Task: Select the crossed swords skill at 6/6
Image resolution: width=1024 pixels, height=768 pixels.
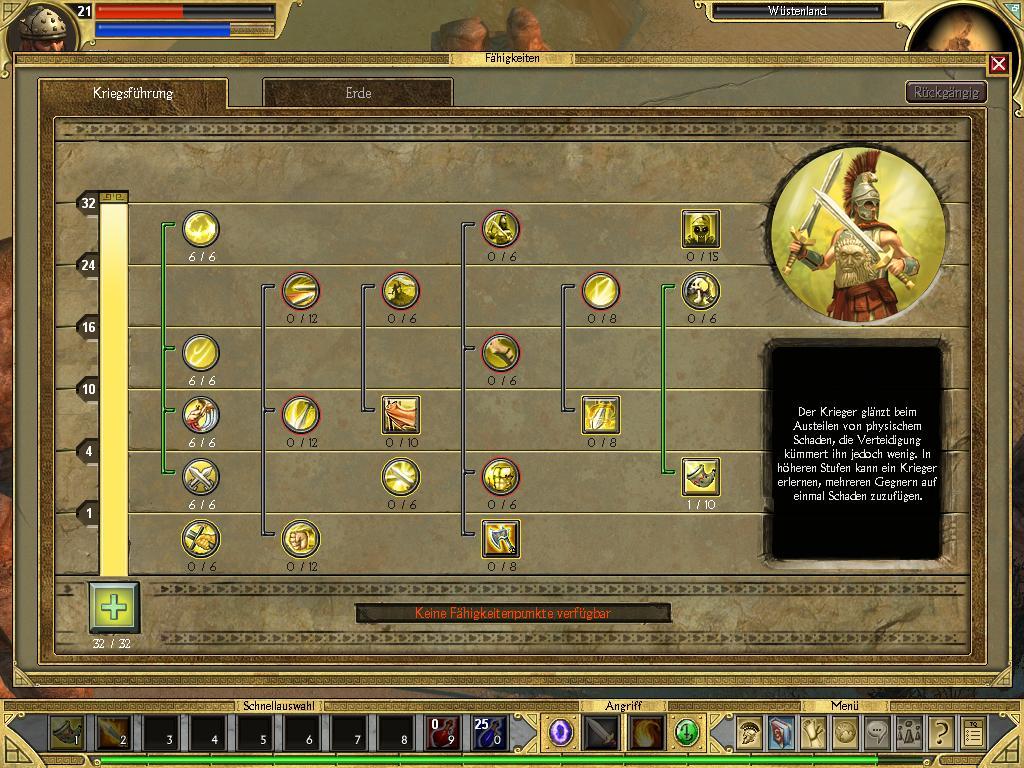Action: (x=201, y=477)
